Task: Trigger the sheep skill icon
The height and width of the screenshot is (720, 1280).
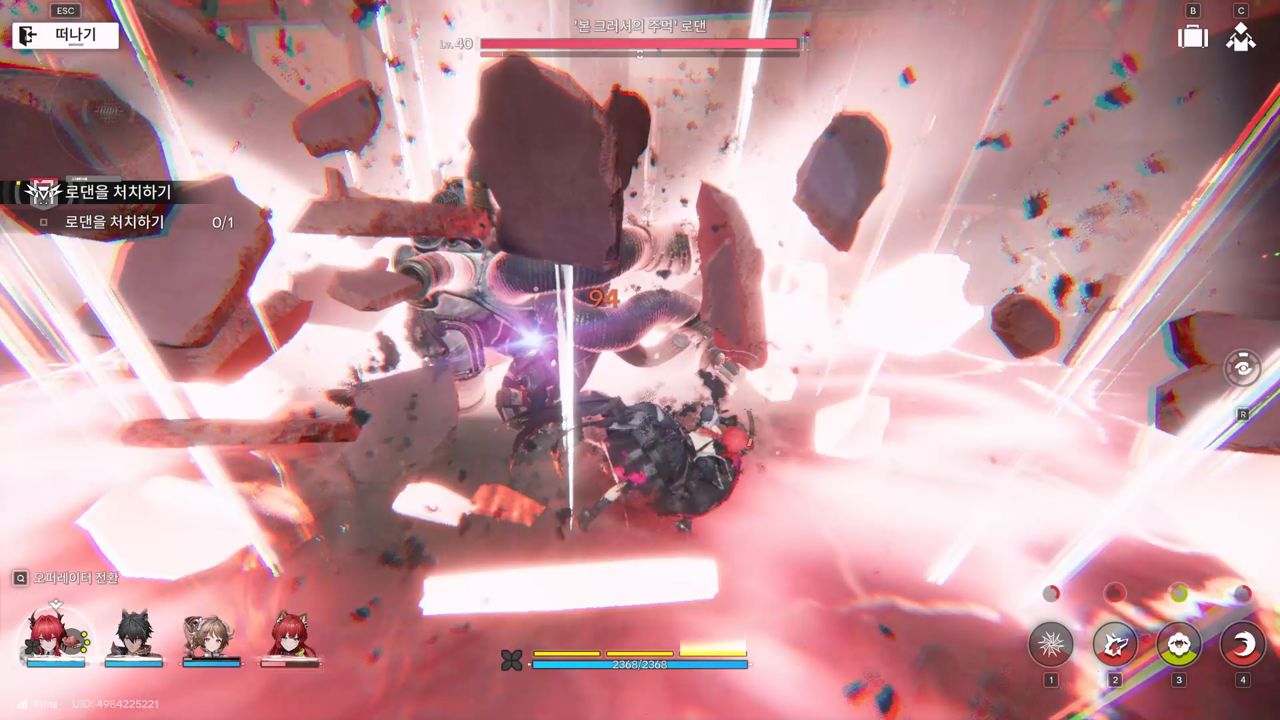Action: [x=1179, y=644]
